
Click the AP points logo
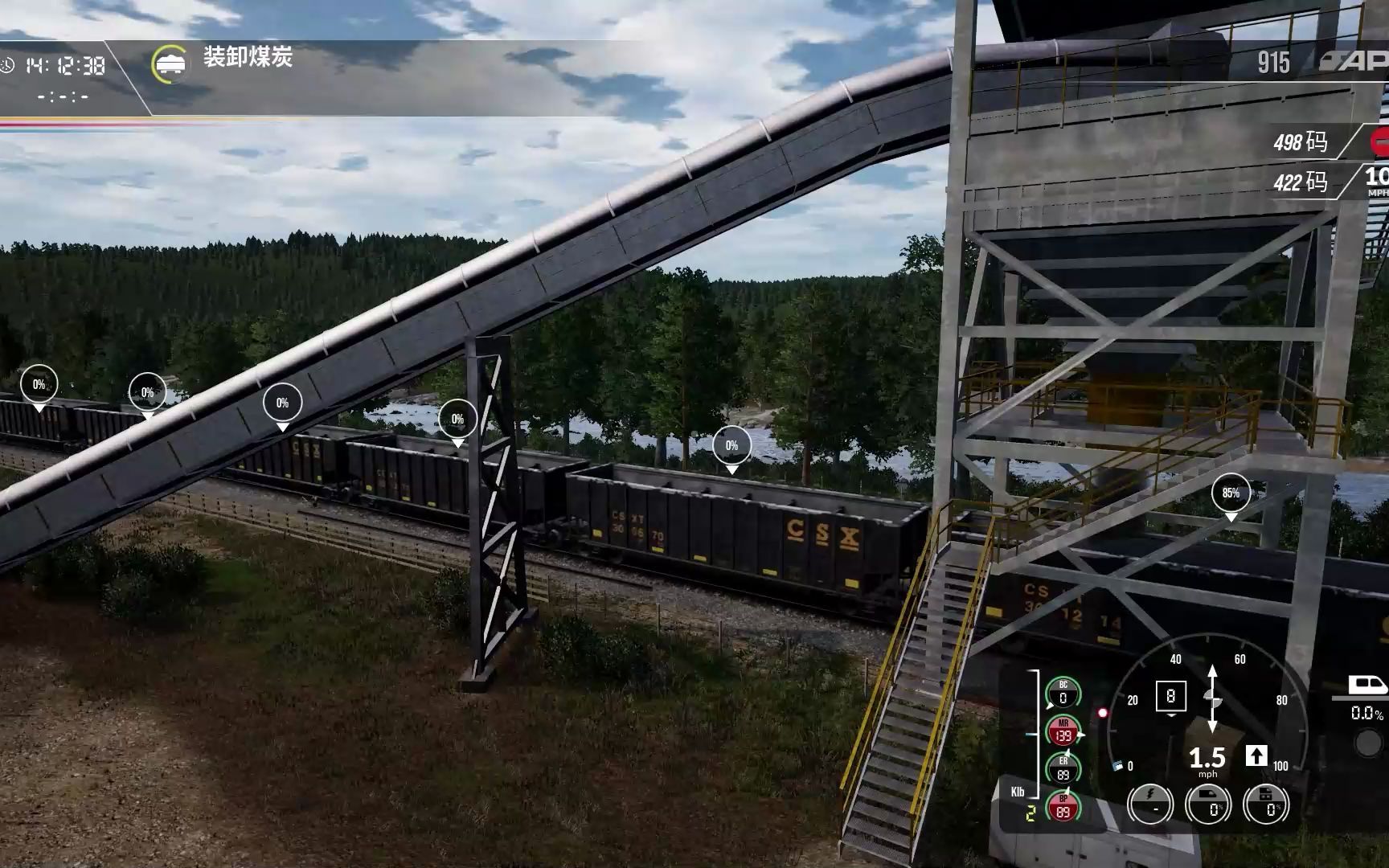(x=1360, y=62)
